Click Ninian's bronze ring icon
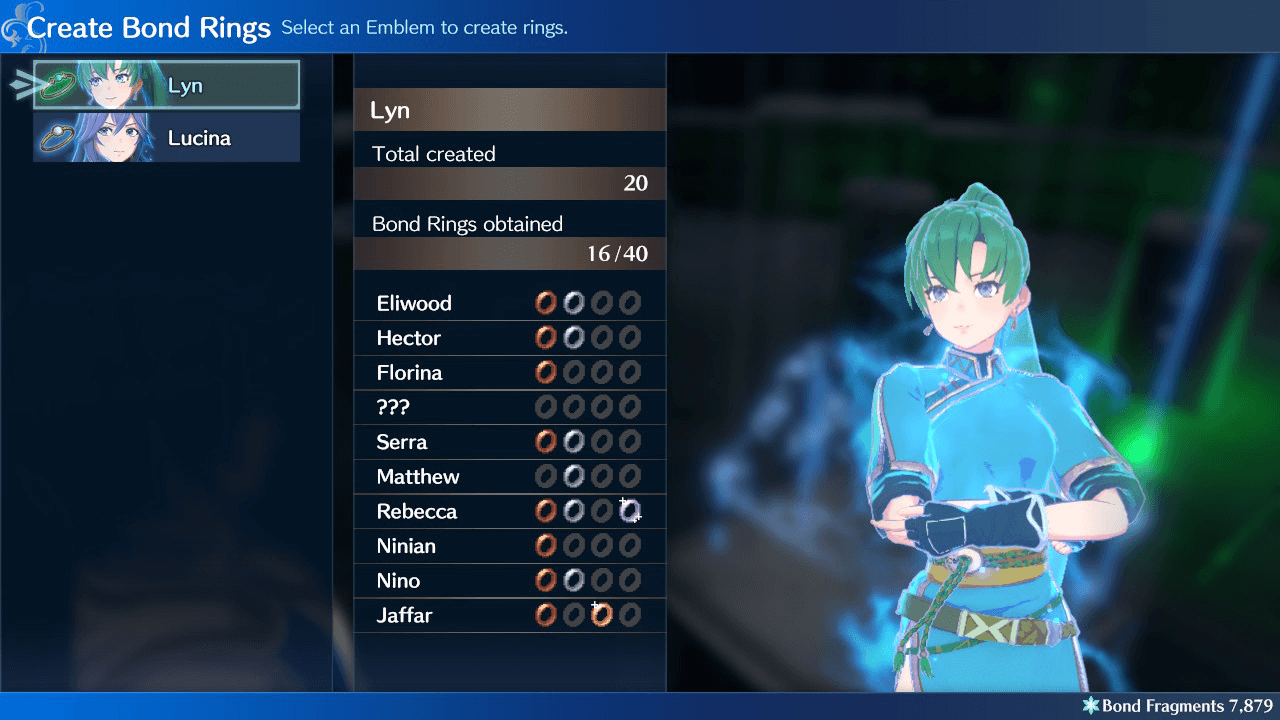This screenshot has height=720, width=1280. coord(546,545)
